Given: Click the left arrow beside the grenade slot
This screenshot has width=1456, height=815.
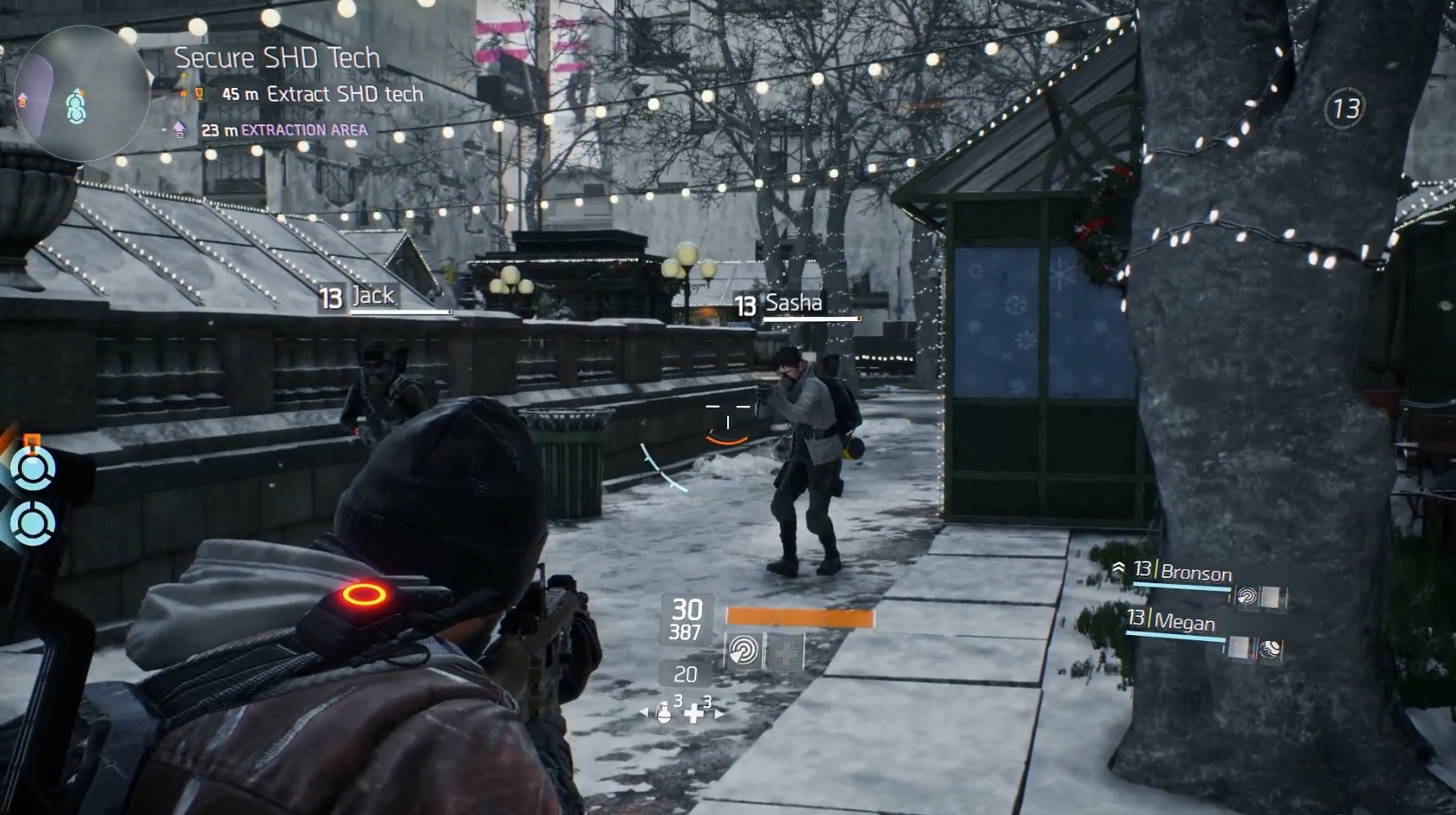Looking at the screenshot, I should click(x=642, y=711).
